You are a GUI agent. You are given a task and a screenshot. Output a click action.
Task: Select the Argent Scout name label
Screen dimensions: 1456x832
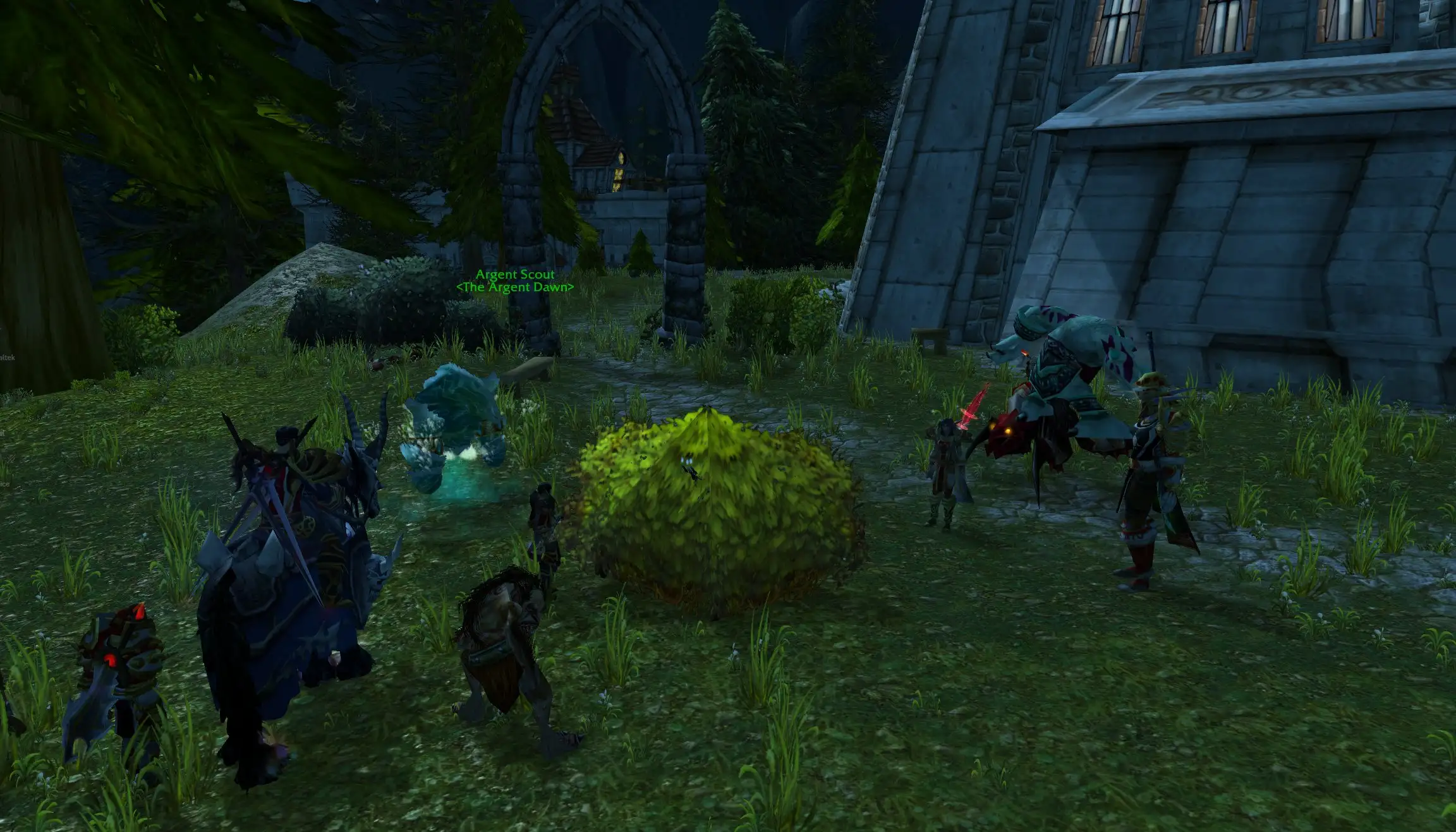514,275
